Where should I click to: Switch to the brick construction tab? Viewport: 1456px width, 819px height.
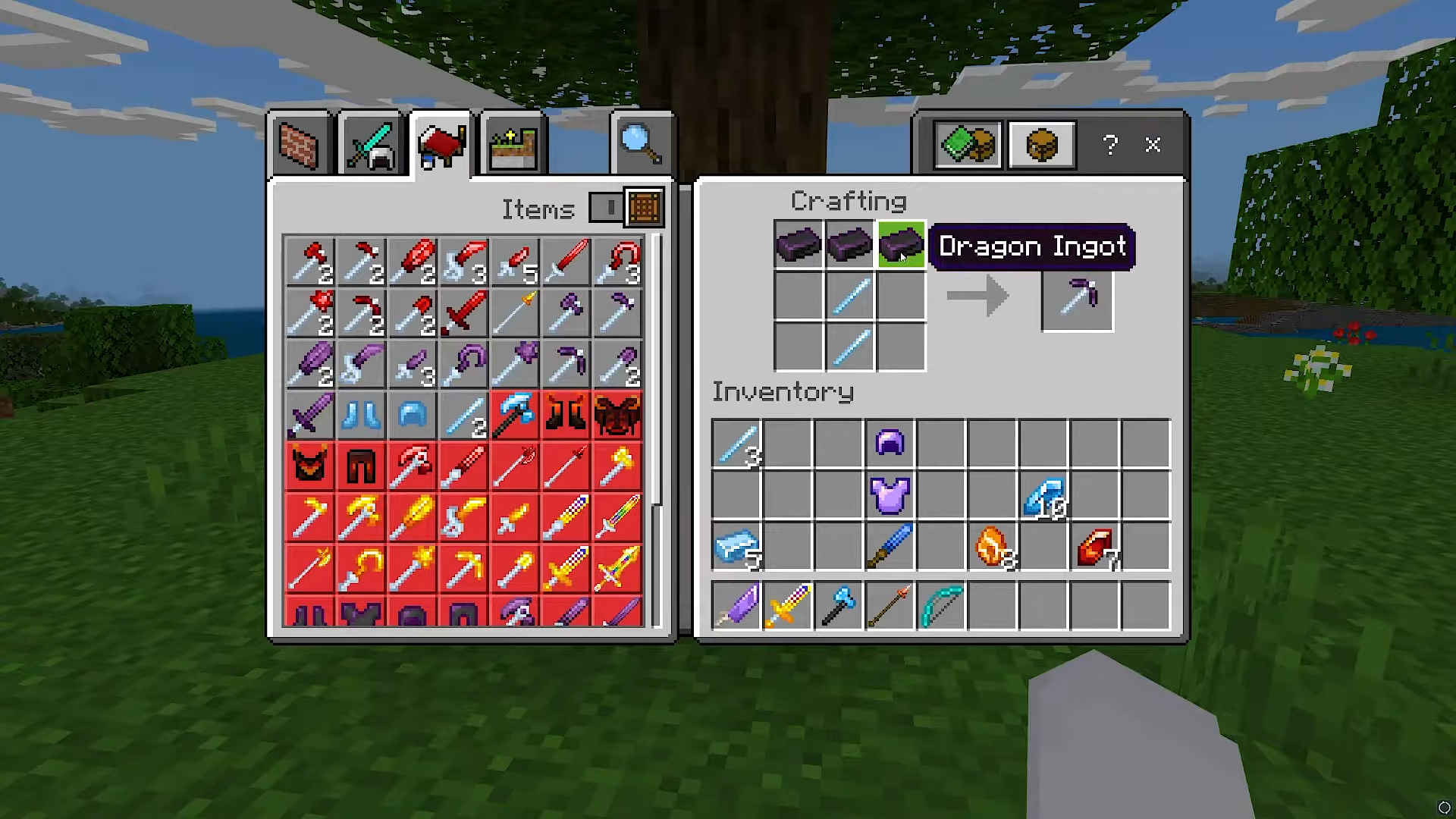tap(300, 146)
